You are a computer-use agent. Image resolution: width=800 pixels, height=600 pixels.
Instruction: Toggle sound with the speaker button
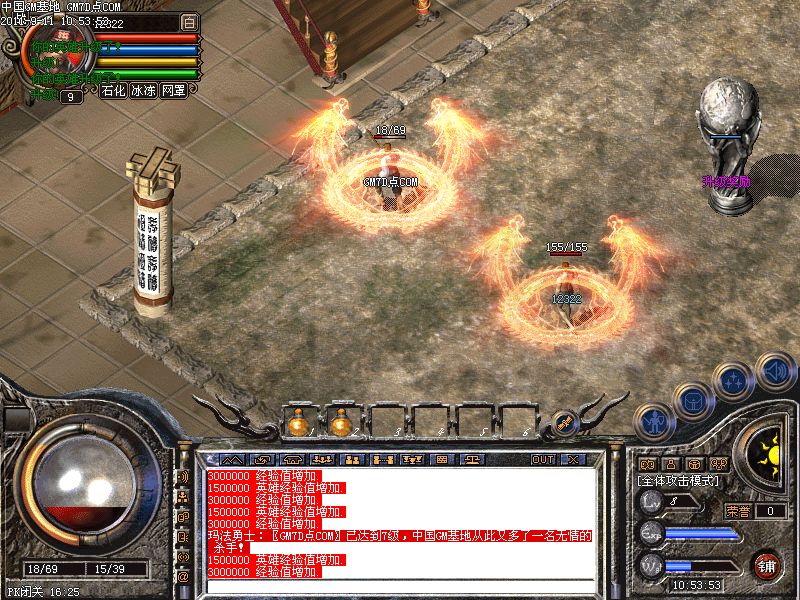tap(773, 370)
